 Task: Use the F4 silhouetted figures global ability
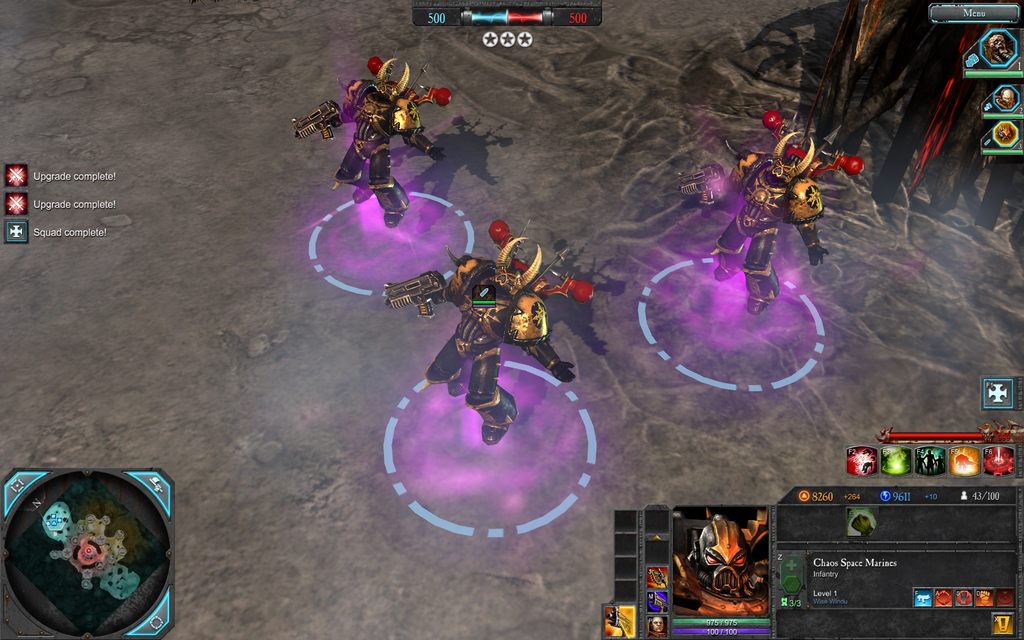[x=930, y=461]
